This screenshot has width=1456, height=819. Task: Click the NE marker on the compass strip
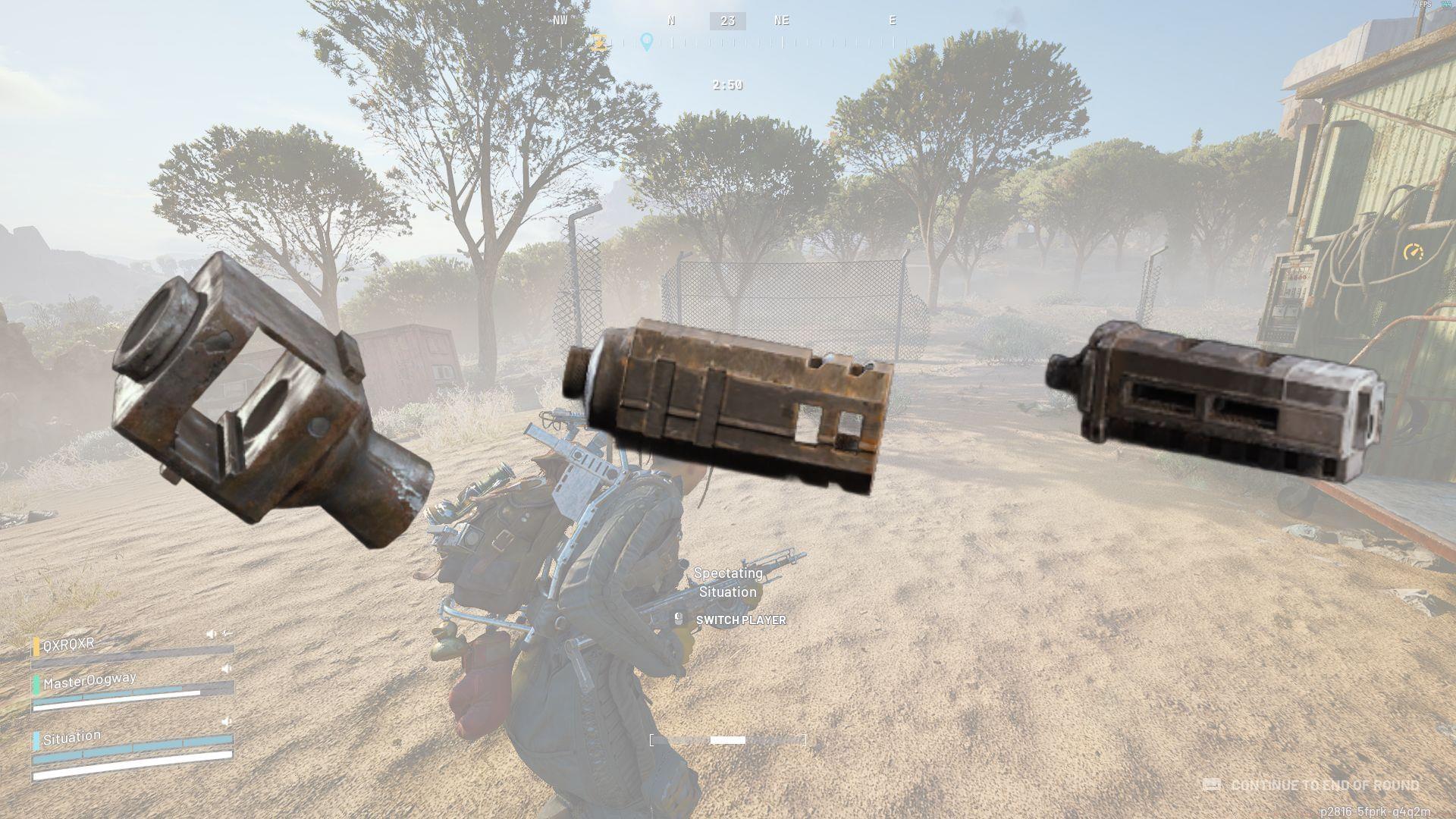(782, 20)
